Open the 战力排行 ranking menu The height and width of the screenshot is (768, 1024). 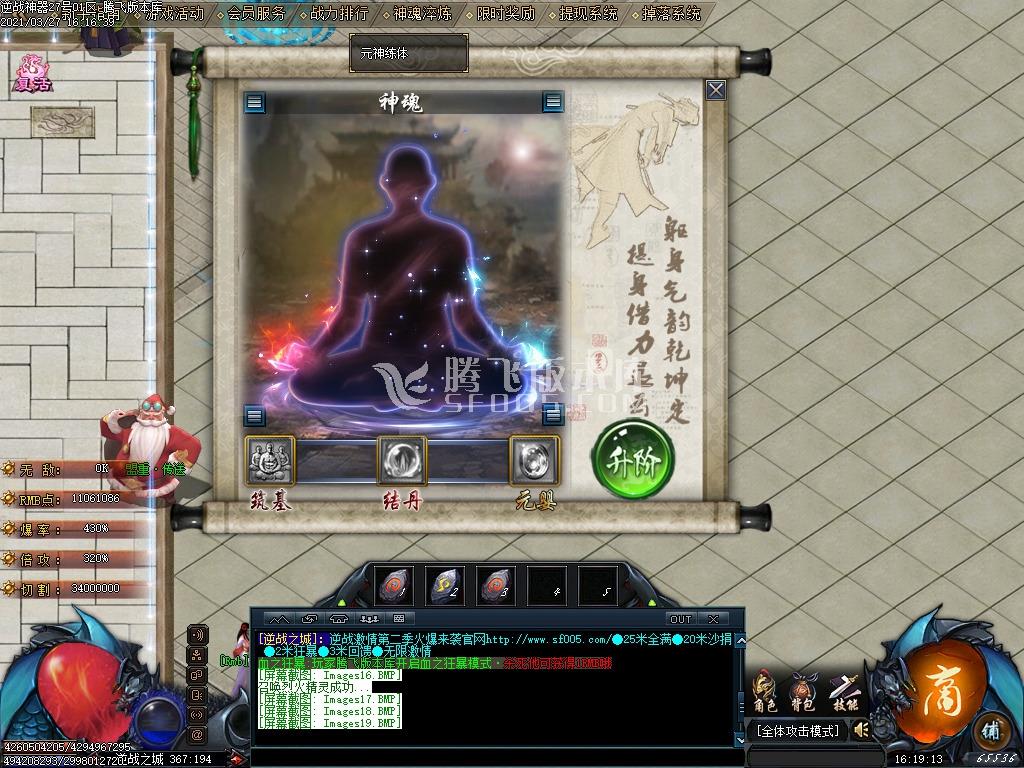[x=339, y=14]
